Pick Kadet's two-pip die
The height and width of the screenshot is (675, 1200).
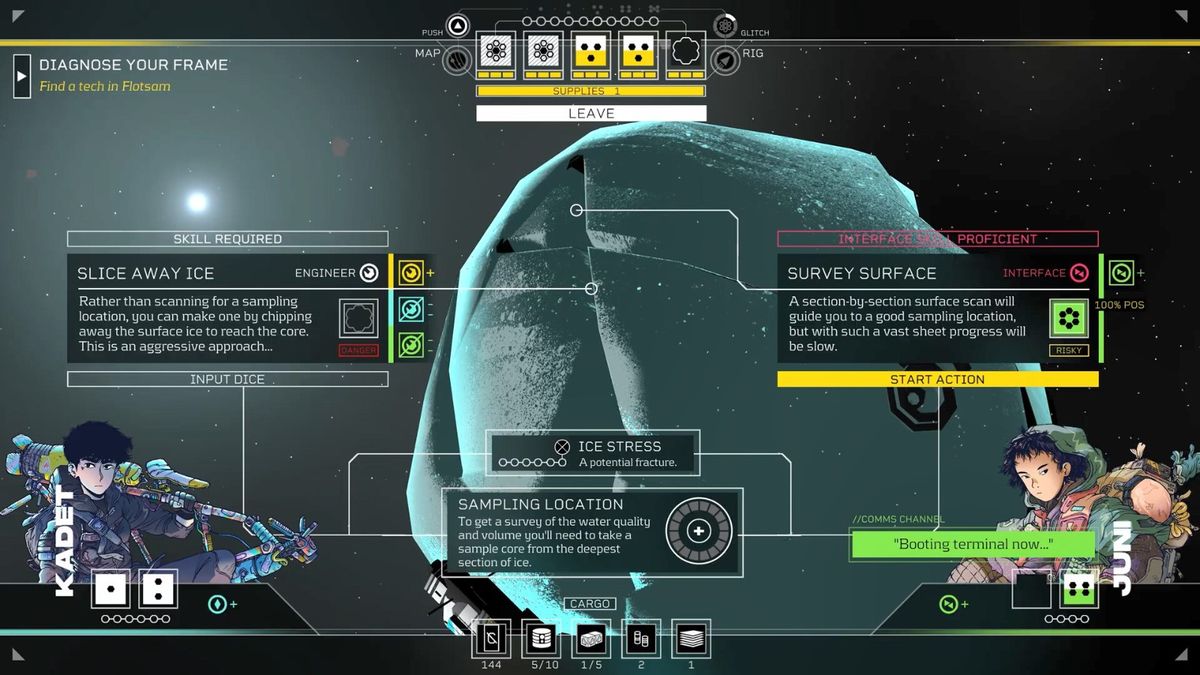click(158, 589)
